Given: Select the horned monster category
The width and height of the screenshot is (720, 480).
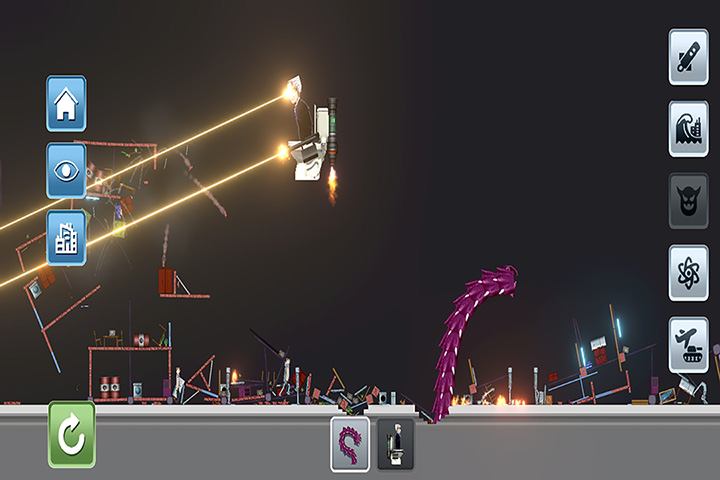Looking at the screenshot, I should 688,201.
